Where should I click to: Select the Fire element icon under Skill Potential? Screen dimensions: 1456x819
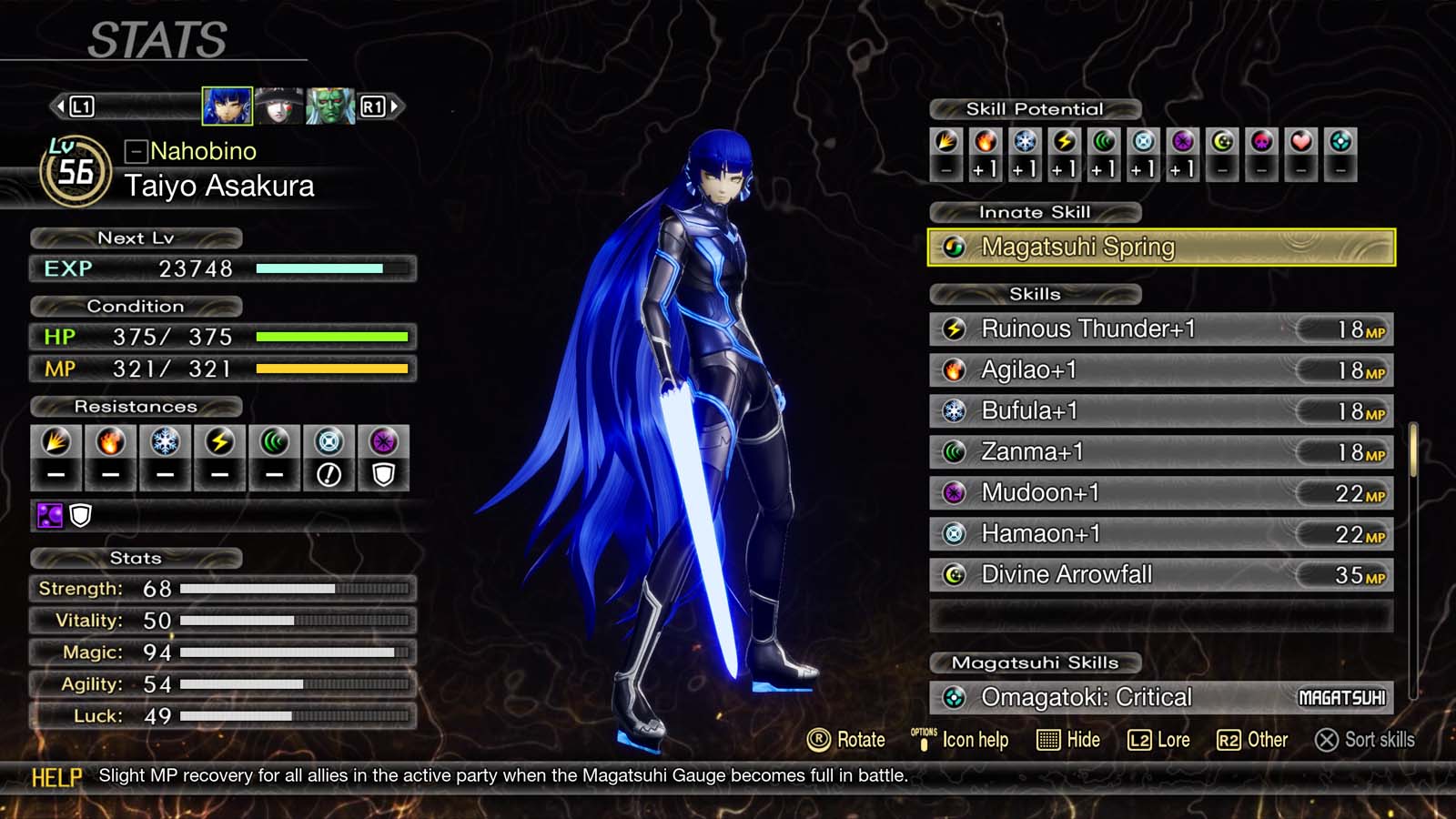pyautogui.click(x=985, y=143)
